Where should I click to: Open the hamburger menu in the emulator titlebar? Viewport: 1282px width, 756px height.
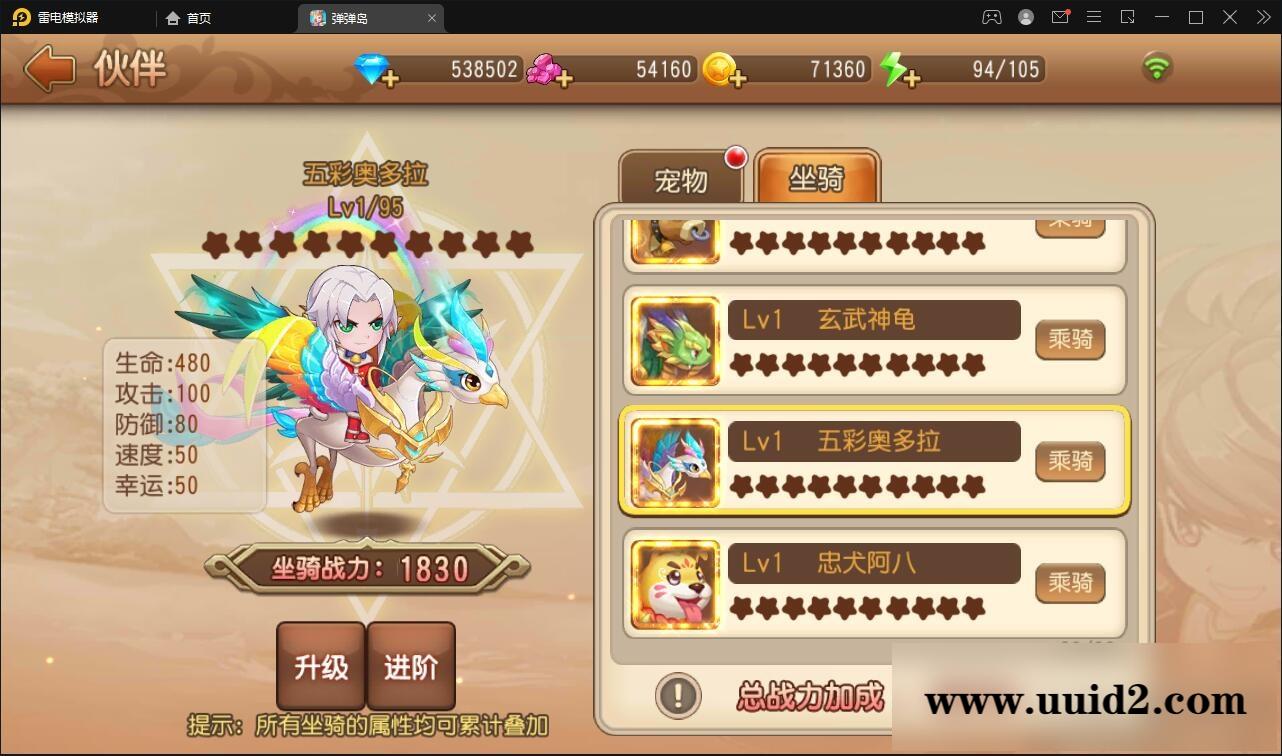[x=1094, y=17]
